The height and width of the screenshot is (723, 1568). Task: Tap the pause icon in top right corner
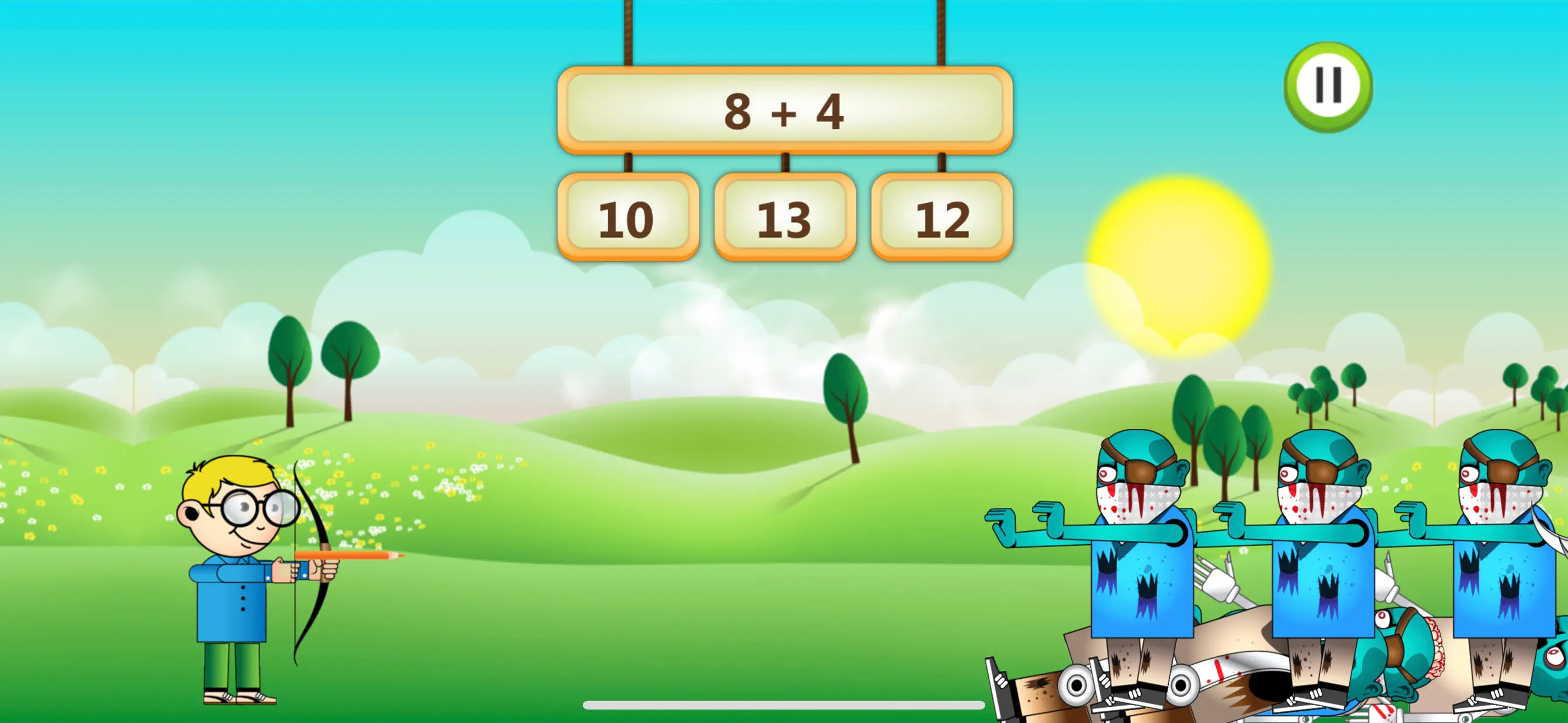click(1328, 86)
